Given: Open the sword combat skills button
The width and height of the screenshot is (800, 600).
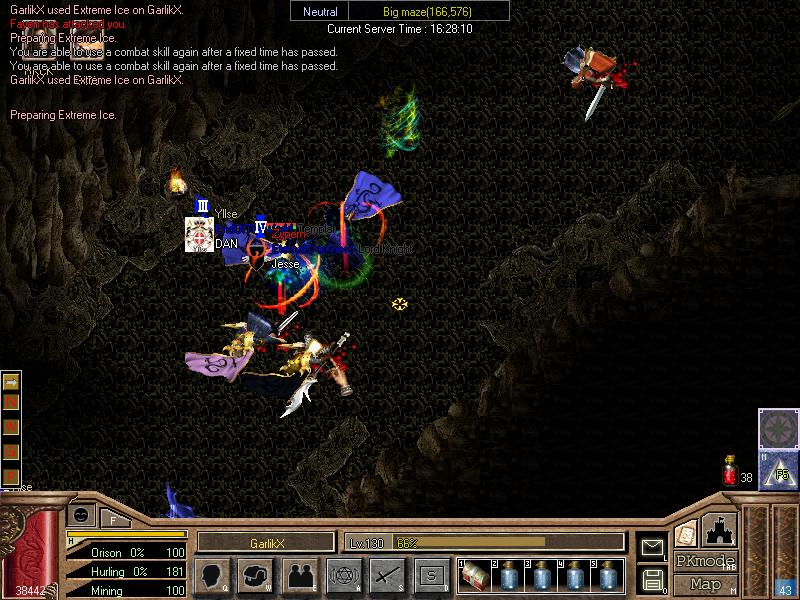Looking at the screenshot, I should click(386, 576).
